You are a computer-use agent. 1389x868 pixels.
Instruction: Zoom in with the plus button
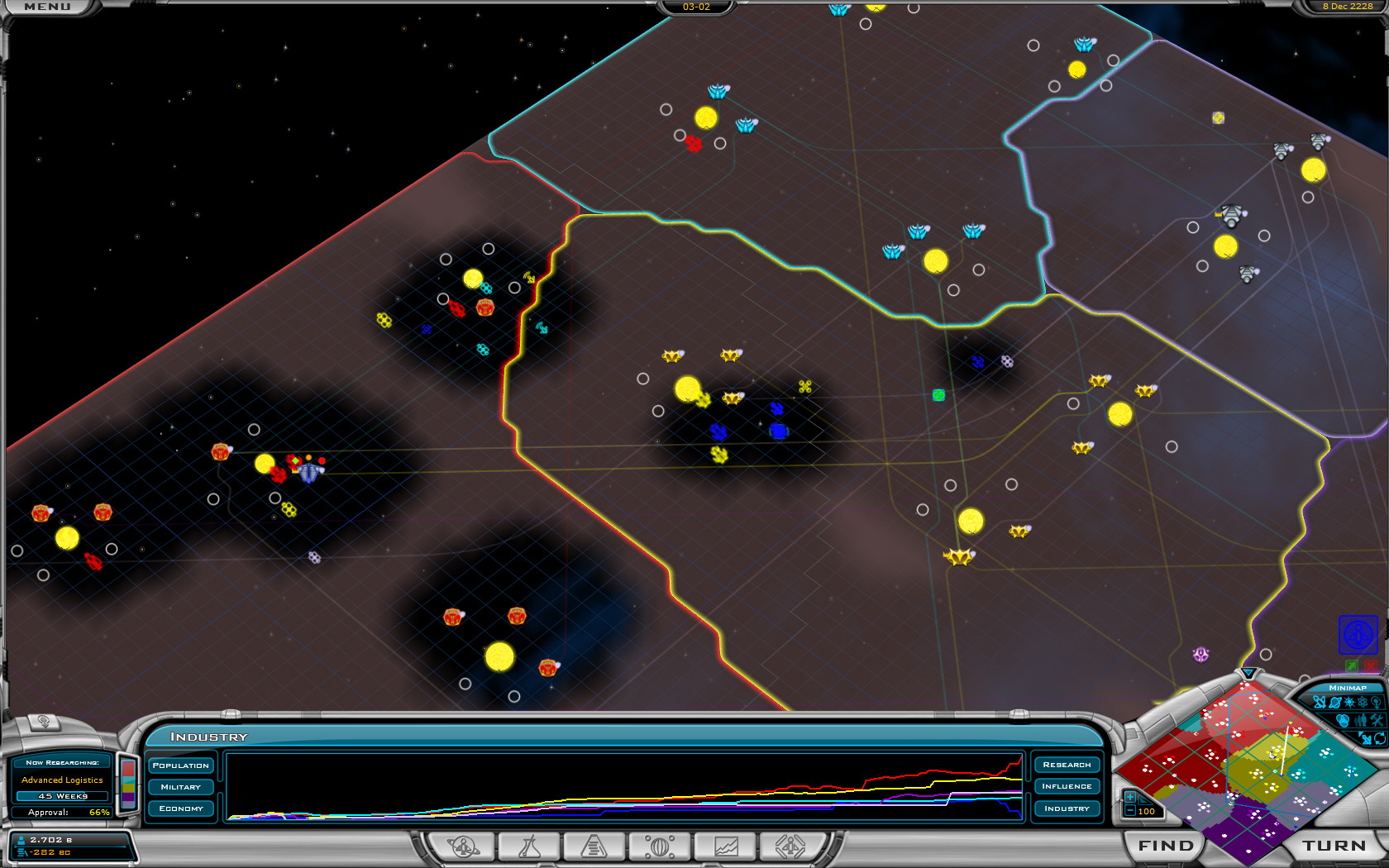(x=1129, y=797)
